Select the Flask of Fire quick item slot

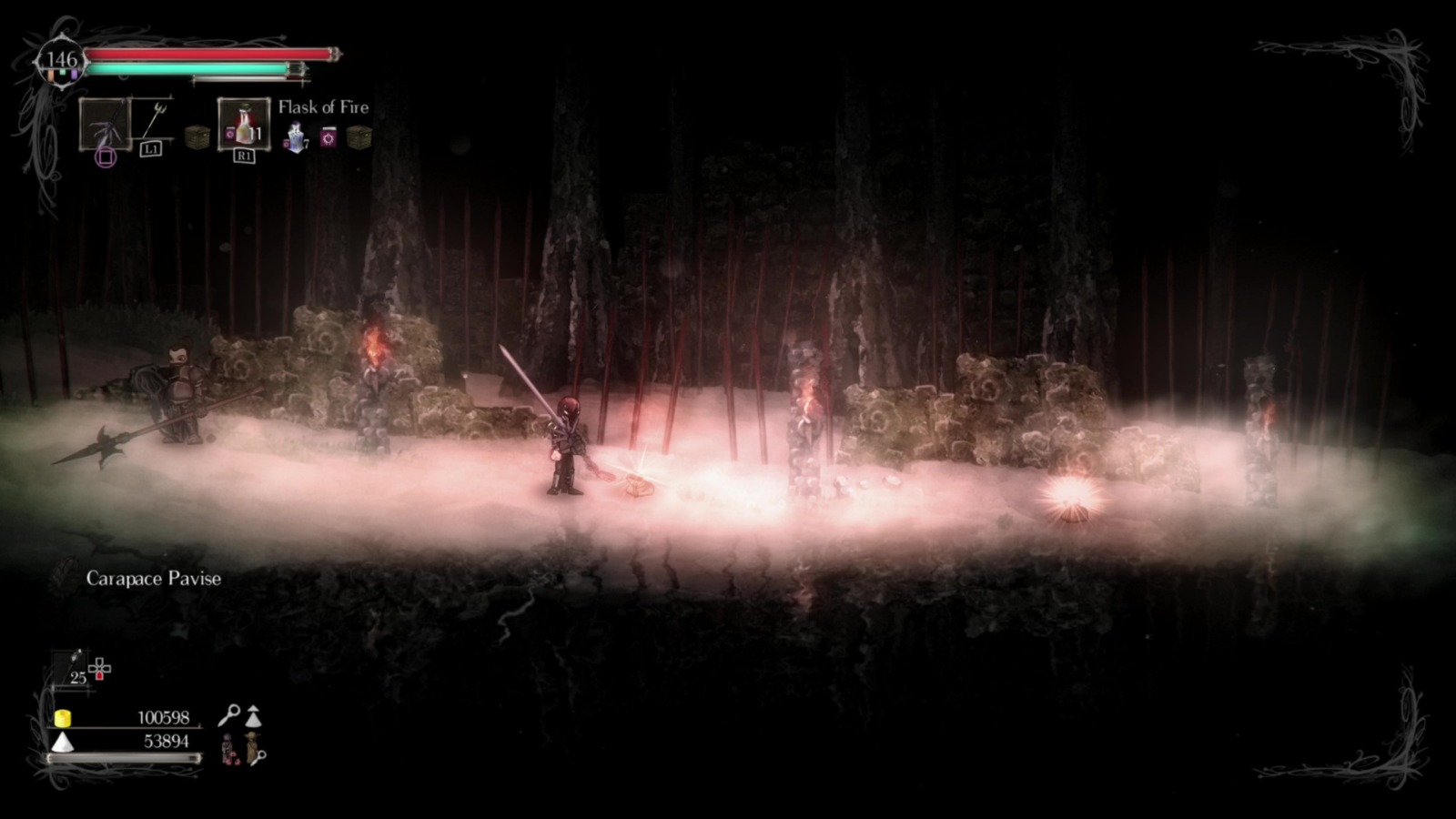click(243, 125)
